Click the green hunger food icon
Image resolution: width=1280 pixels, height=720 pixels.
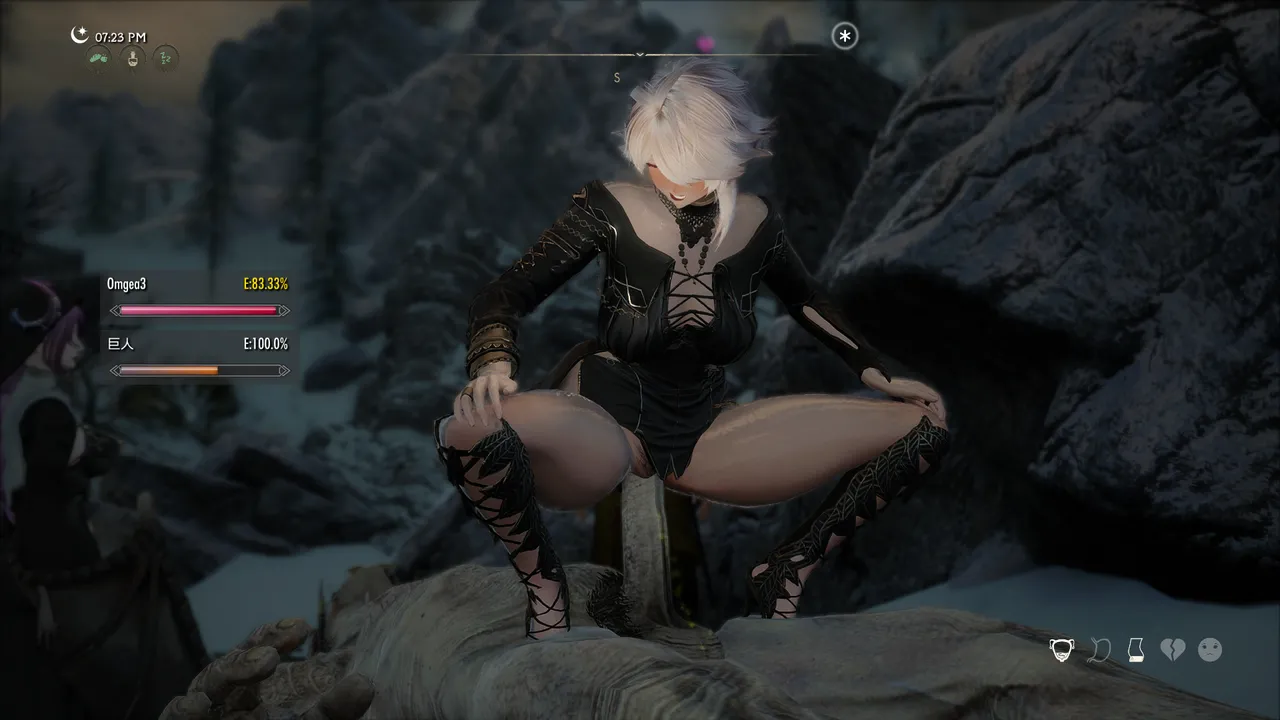tap(100, 59)
